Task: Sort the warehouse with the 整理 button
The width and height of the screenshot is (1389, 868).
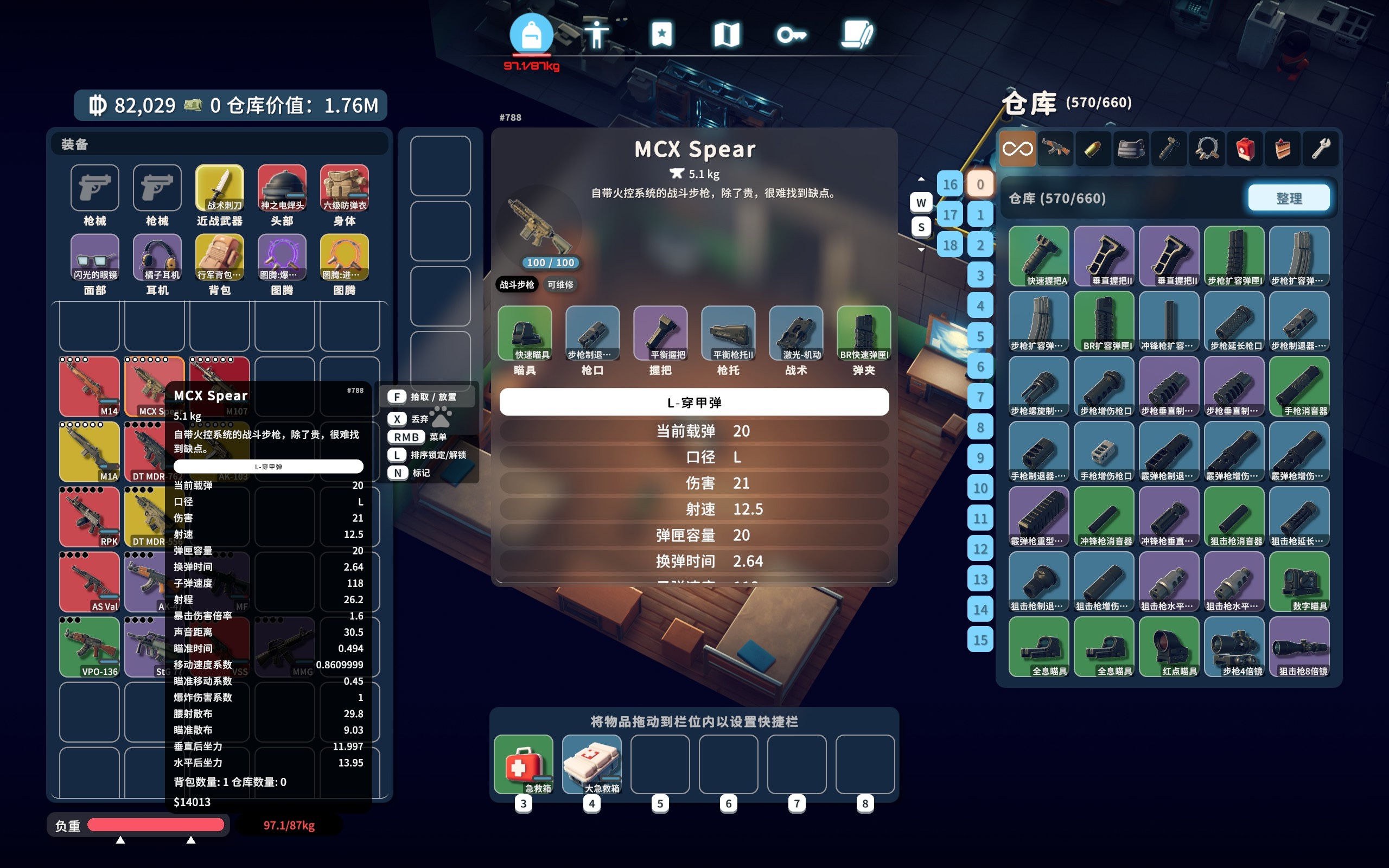Action: click(x=1289, y=198)
